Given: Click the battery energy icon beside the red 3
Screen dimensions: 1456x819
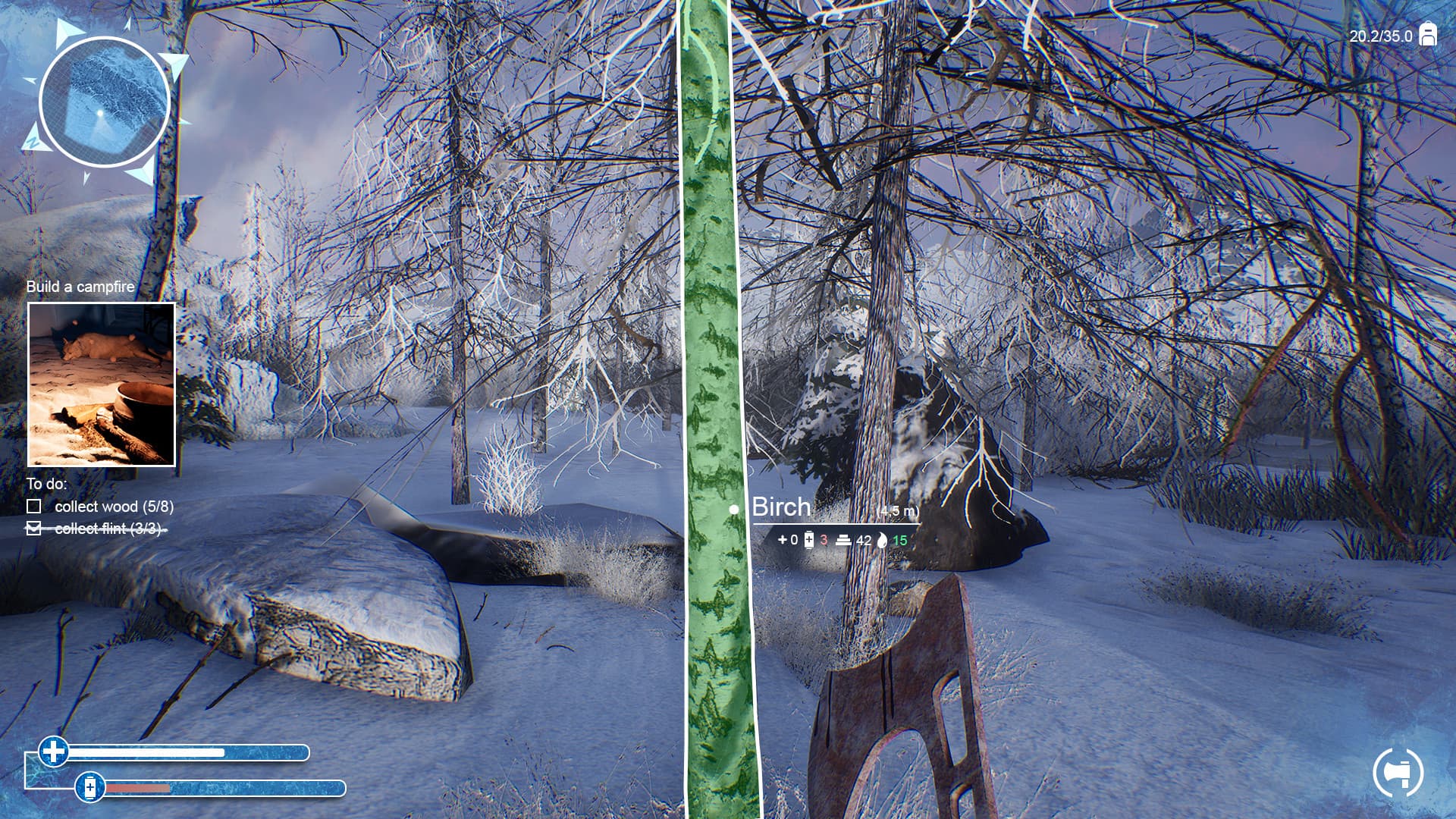Looking at the screenshot, I should [x=810, y=539].
